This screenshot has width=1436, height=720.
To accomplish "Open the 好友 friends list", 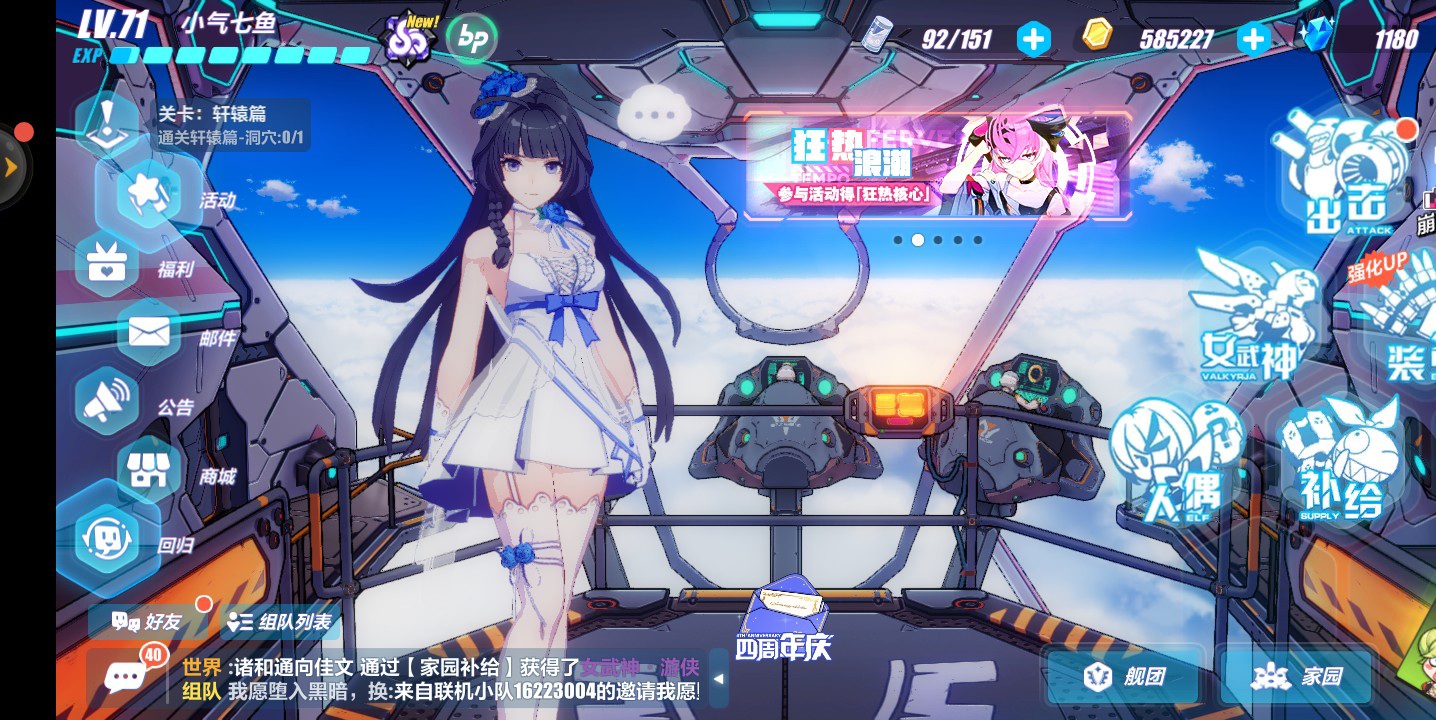I will click(x=148, y=622).
